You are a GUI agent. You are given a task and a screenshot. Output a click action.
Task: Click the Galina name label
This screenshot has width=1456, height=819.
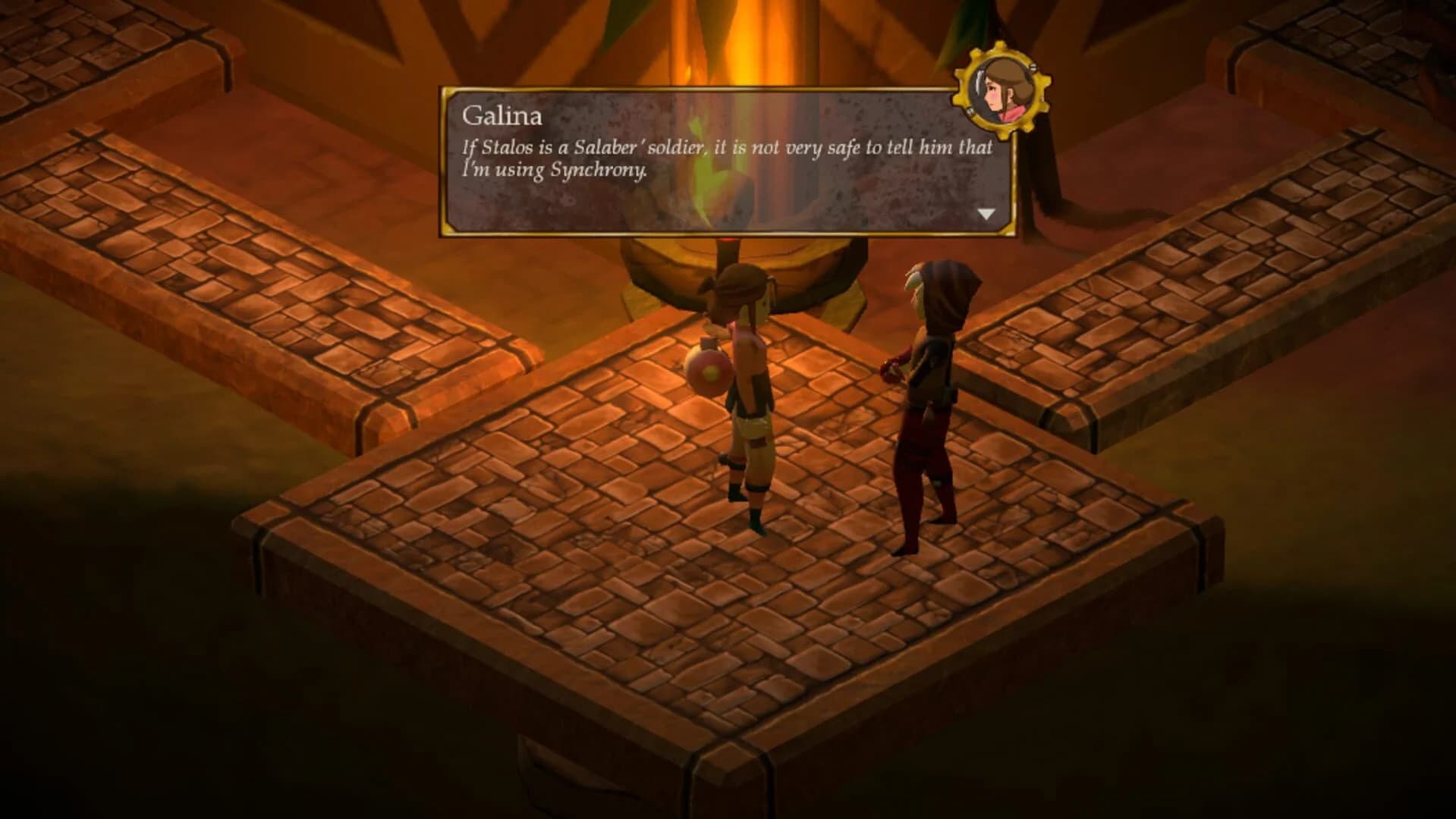(502, 115)
